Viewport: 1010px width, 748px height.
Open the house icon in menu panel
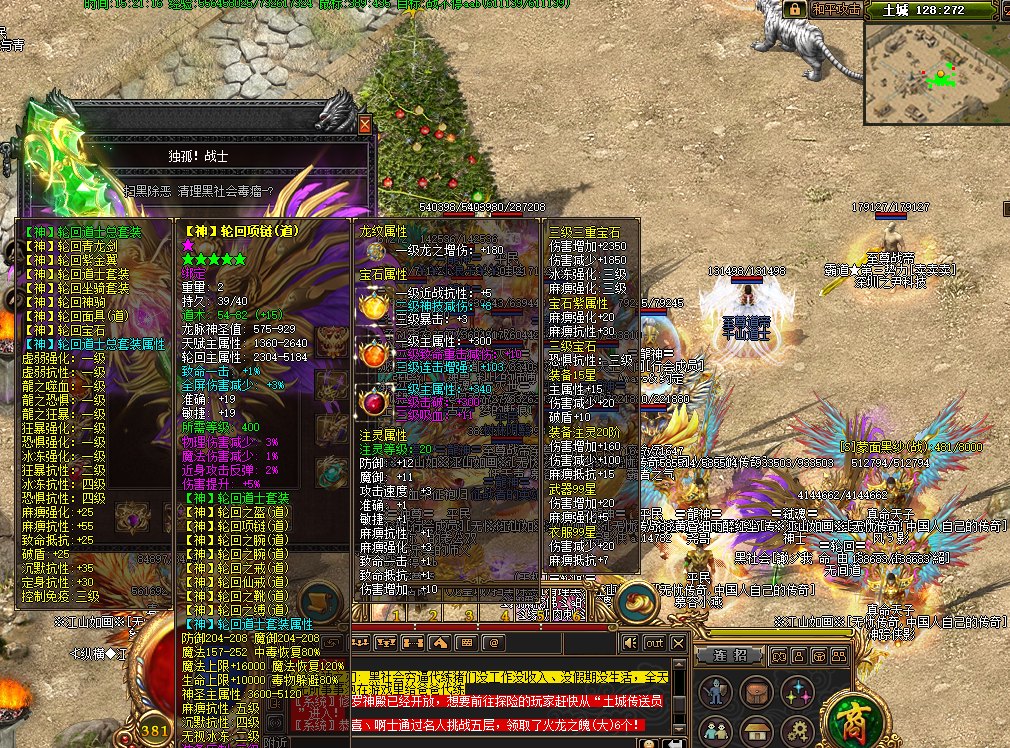757,731
